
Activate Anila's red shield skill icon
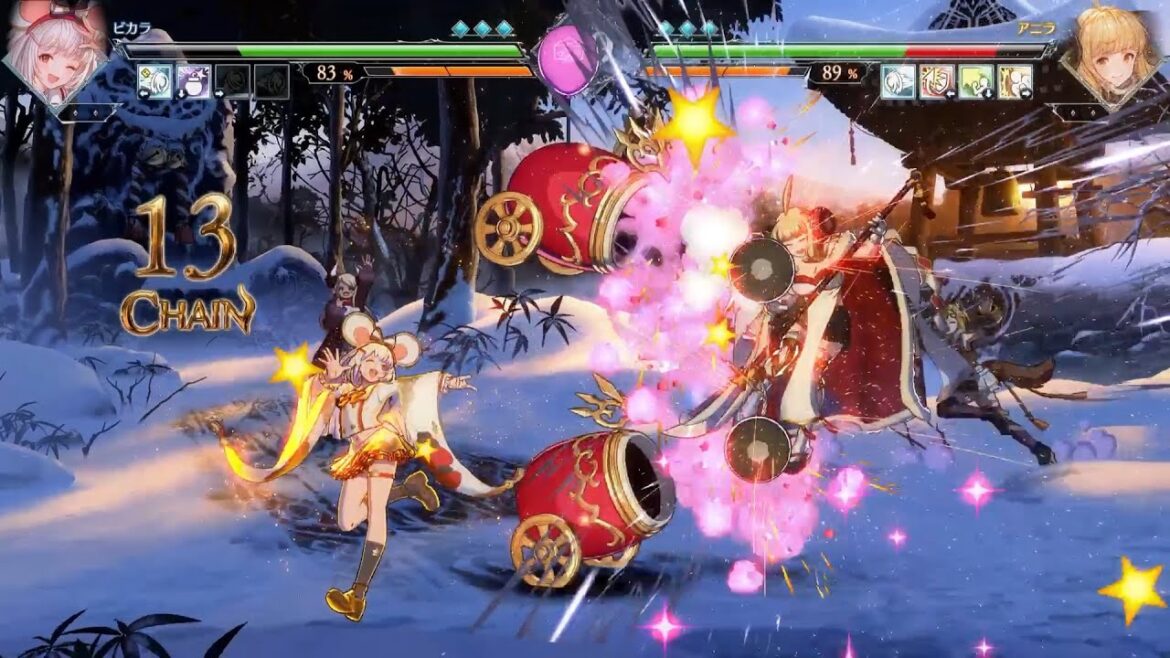click(937, 81)
